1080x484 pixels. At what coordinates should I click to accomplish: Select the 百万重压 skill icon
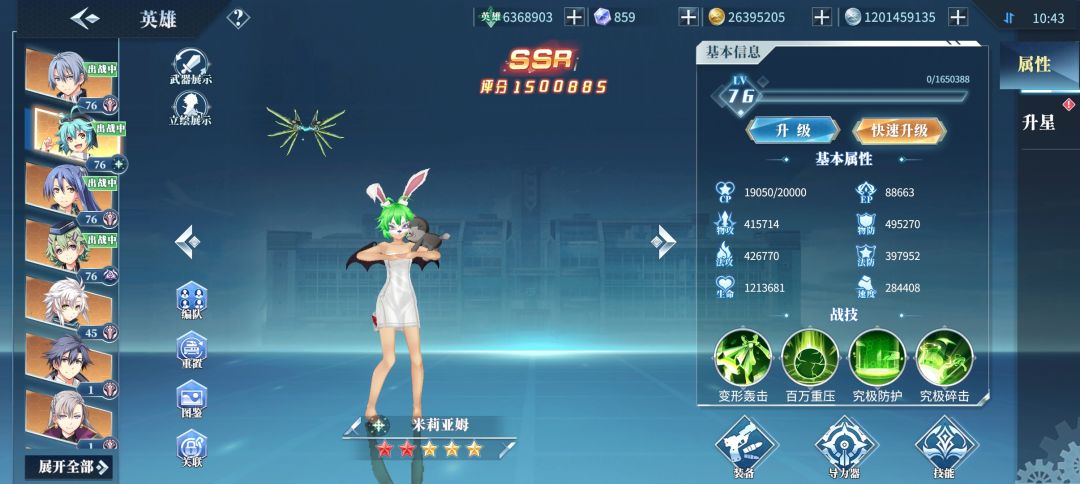click(810, 357)
